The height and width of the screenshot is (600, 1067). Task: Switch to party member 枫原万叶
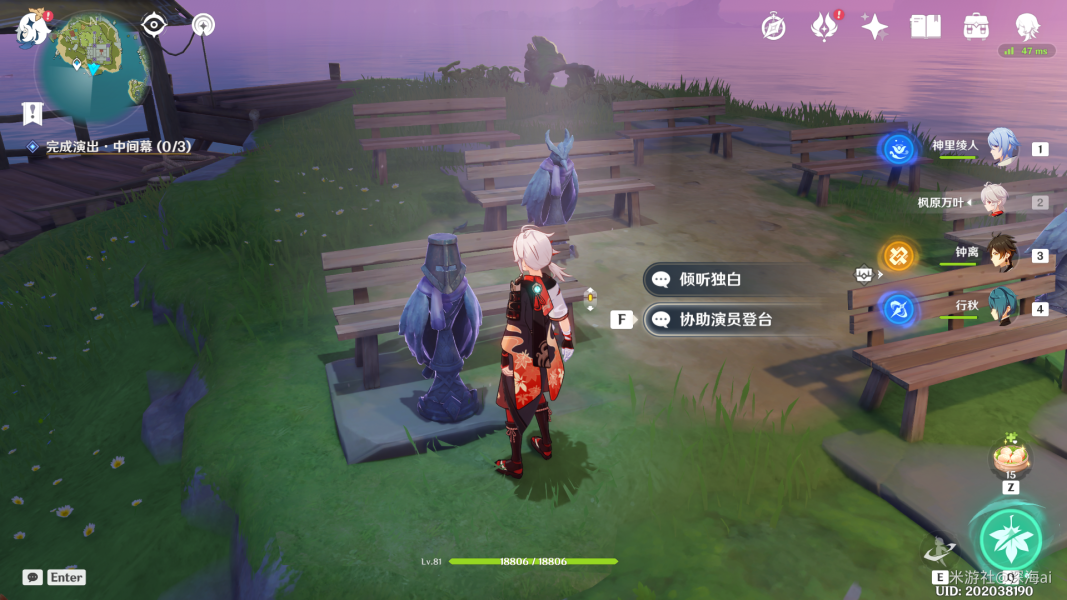(993, 201)
